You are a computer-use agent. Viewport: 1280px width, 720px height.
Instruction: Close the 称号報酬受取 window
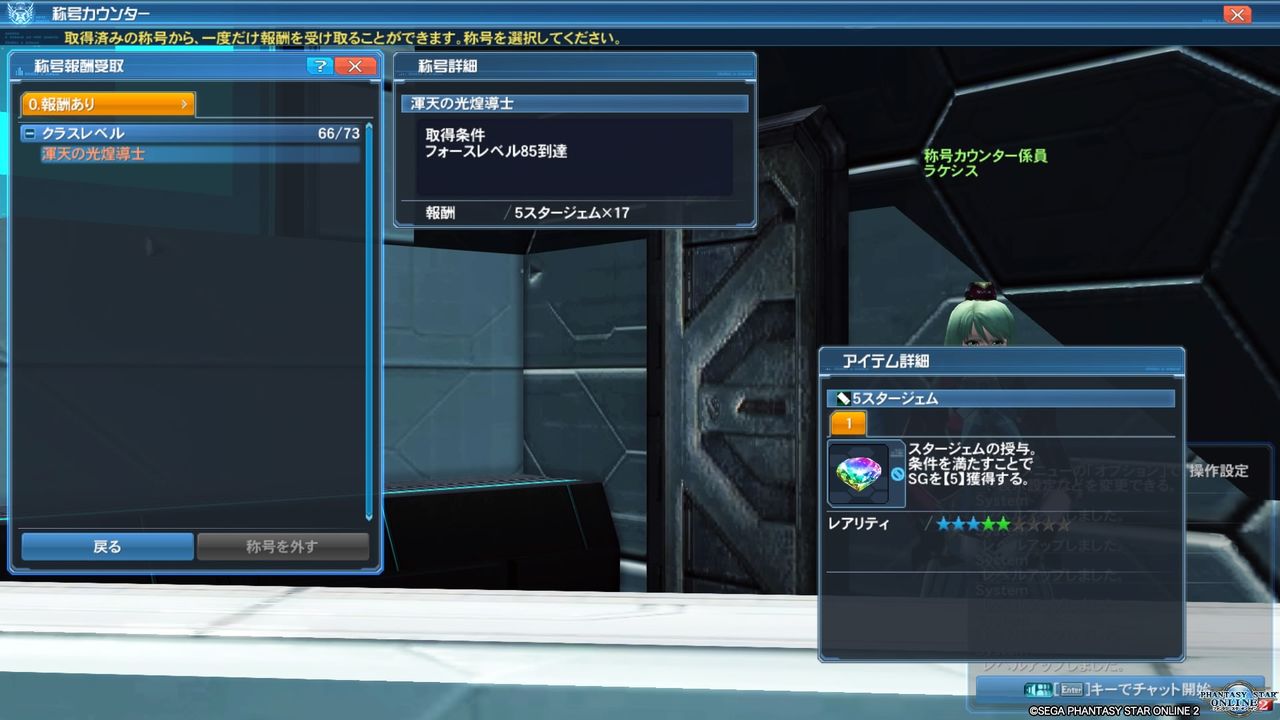pyautogui.click(x=355, y=65)
